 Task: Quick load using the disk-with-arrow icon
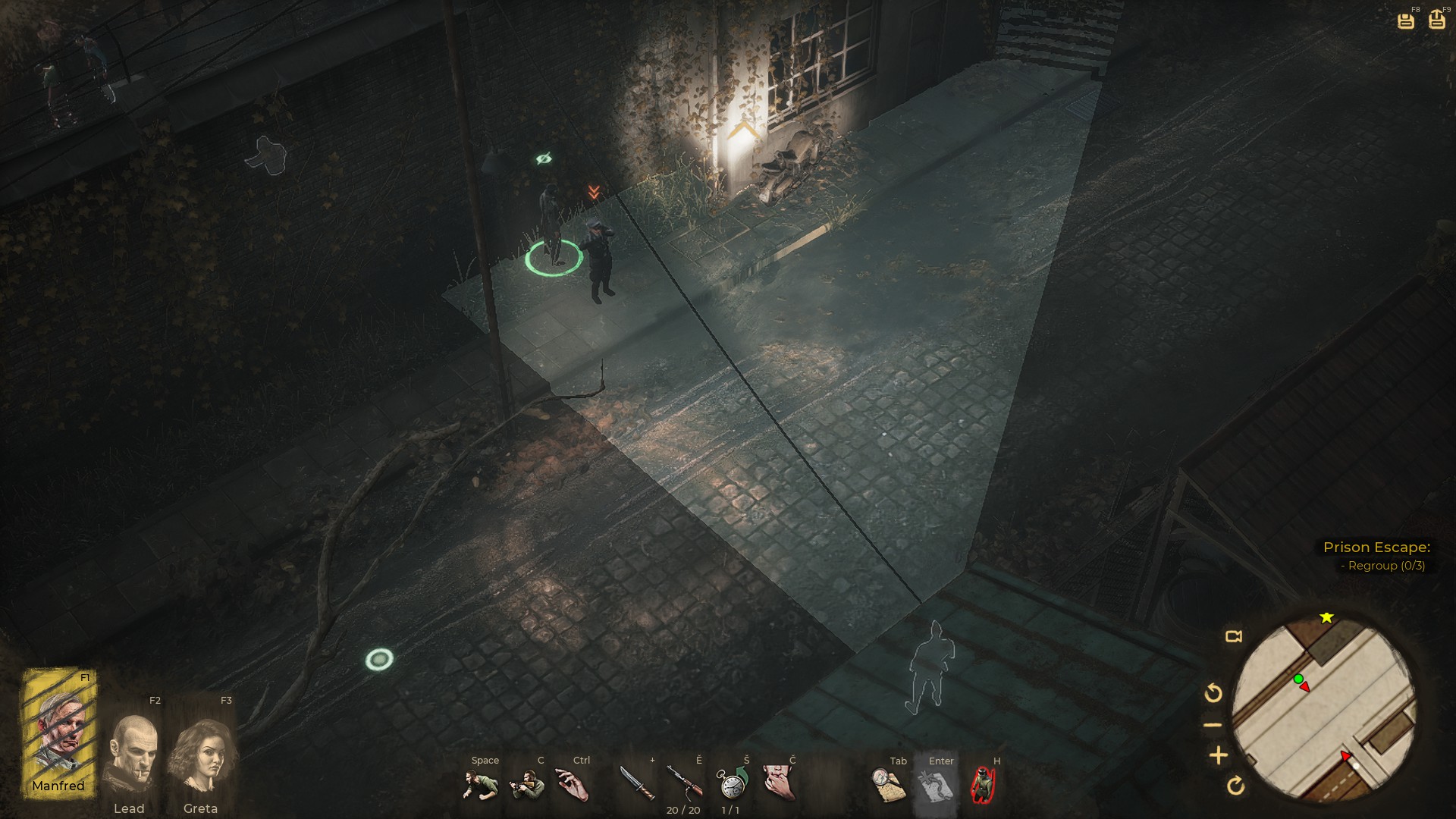(x=1437, y=20)
